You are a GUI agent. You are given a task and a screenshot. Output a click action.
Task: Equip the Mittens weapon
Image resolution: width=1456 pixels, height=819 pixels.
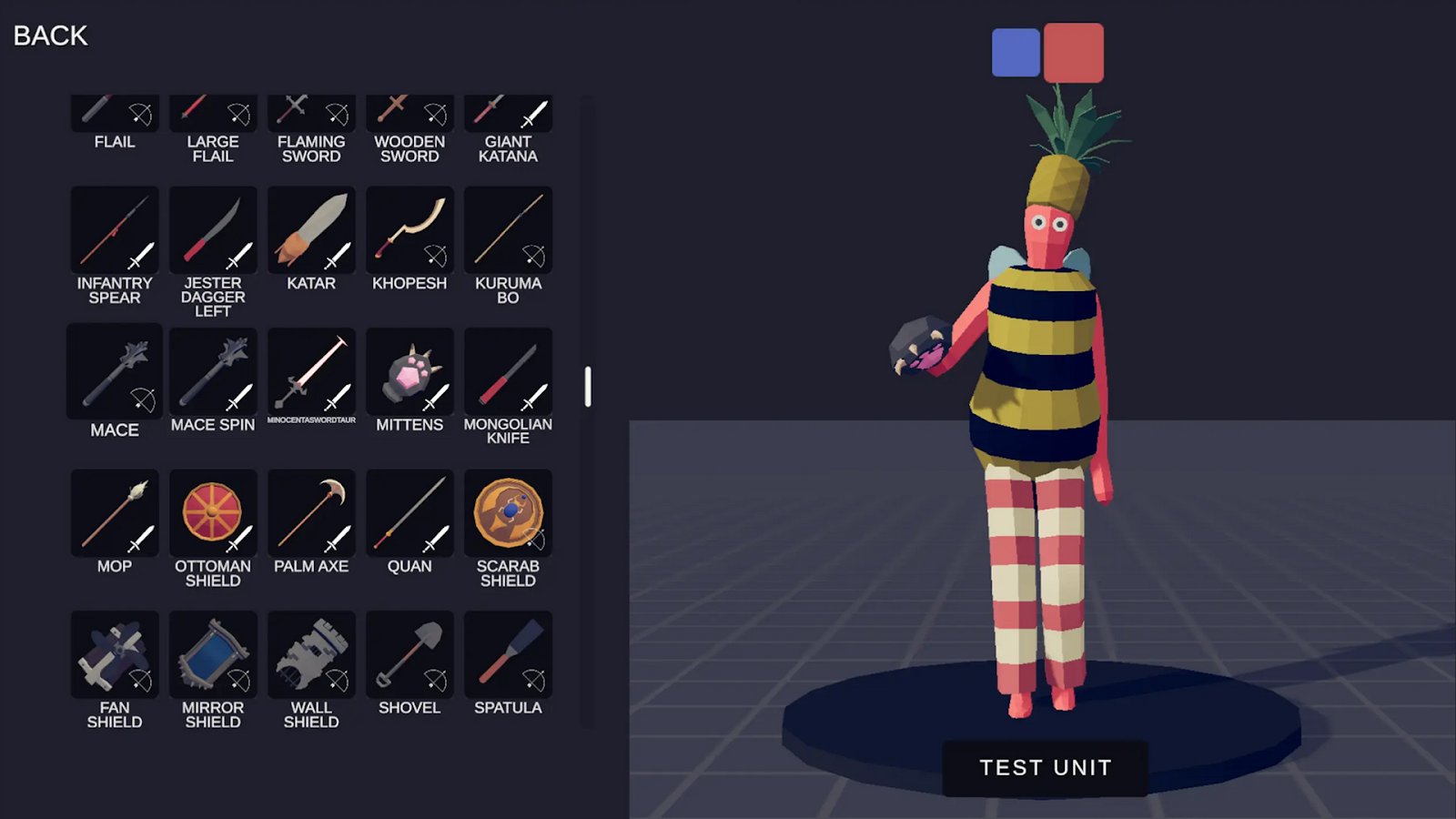pyautogui.click(x=409, y=370)
